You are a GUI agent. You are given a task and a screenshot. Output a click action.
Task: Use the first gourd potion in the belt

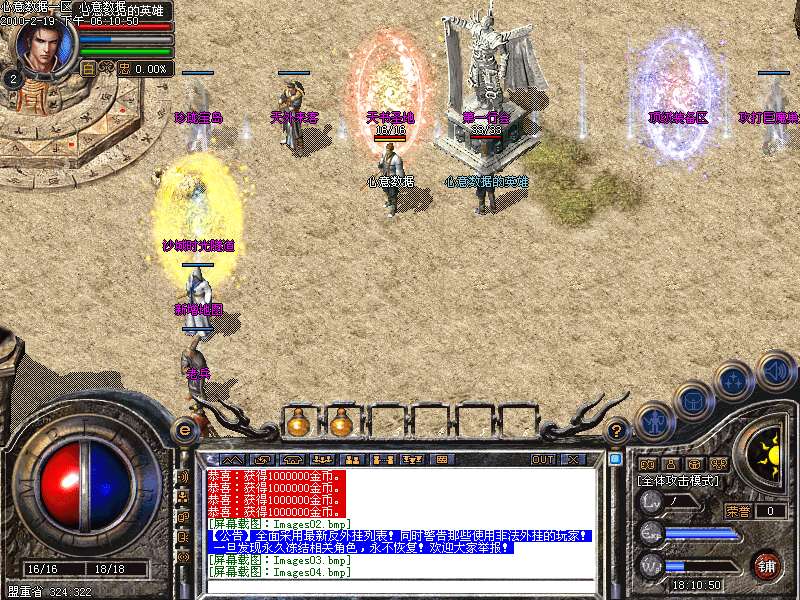tap(297, 423)
